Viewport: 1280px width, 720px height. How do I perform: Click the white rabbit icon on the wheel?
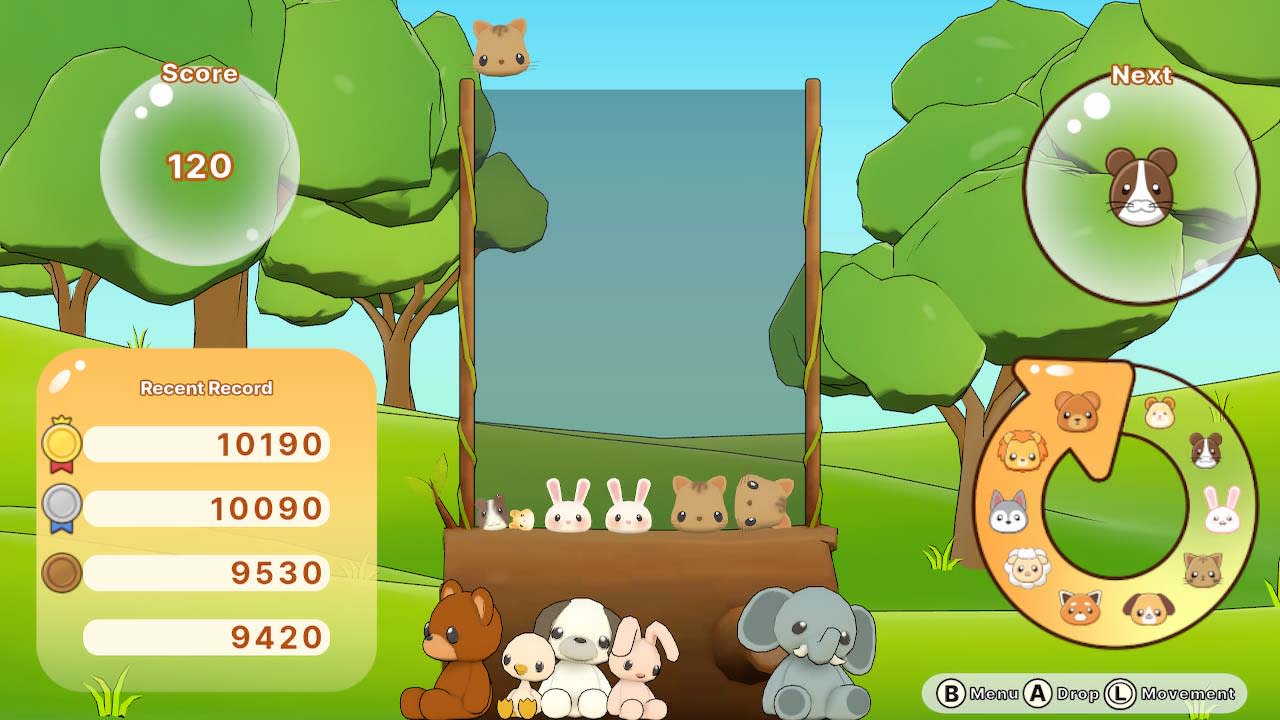[1221, 512]
